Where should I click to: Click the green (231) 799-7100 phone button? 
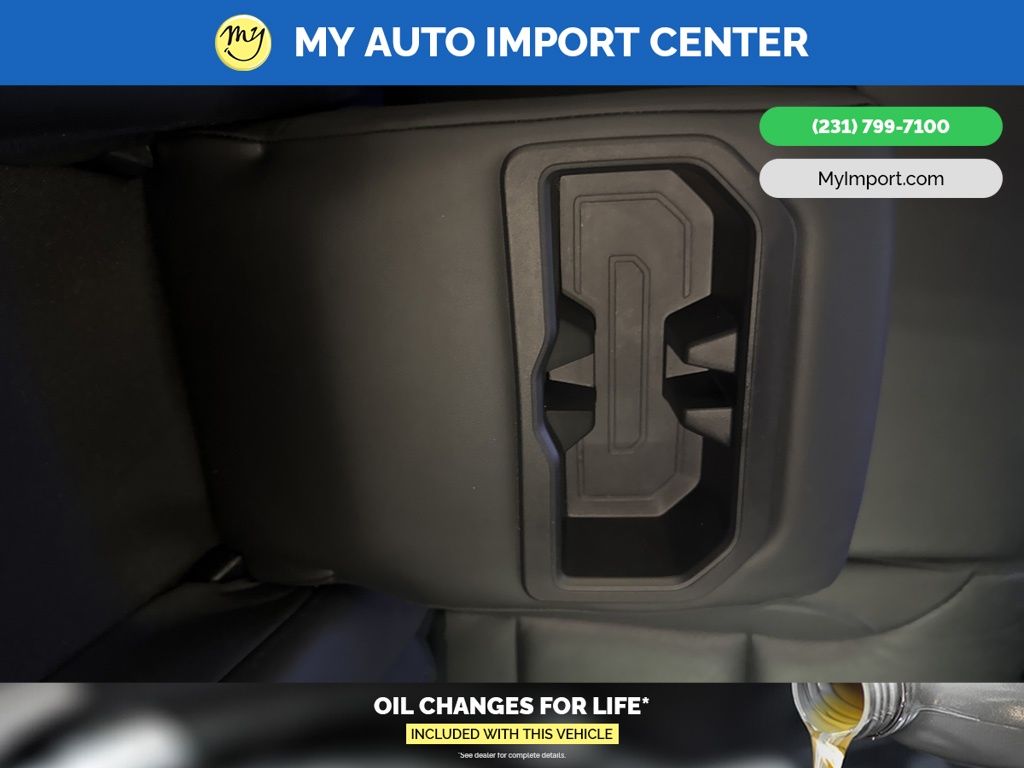coord(880,127)
